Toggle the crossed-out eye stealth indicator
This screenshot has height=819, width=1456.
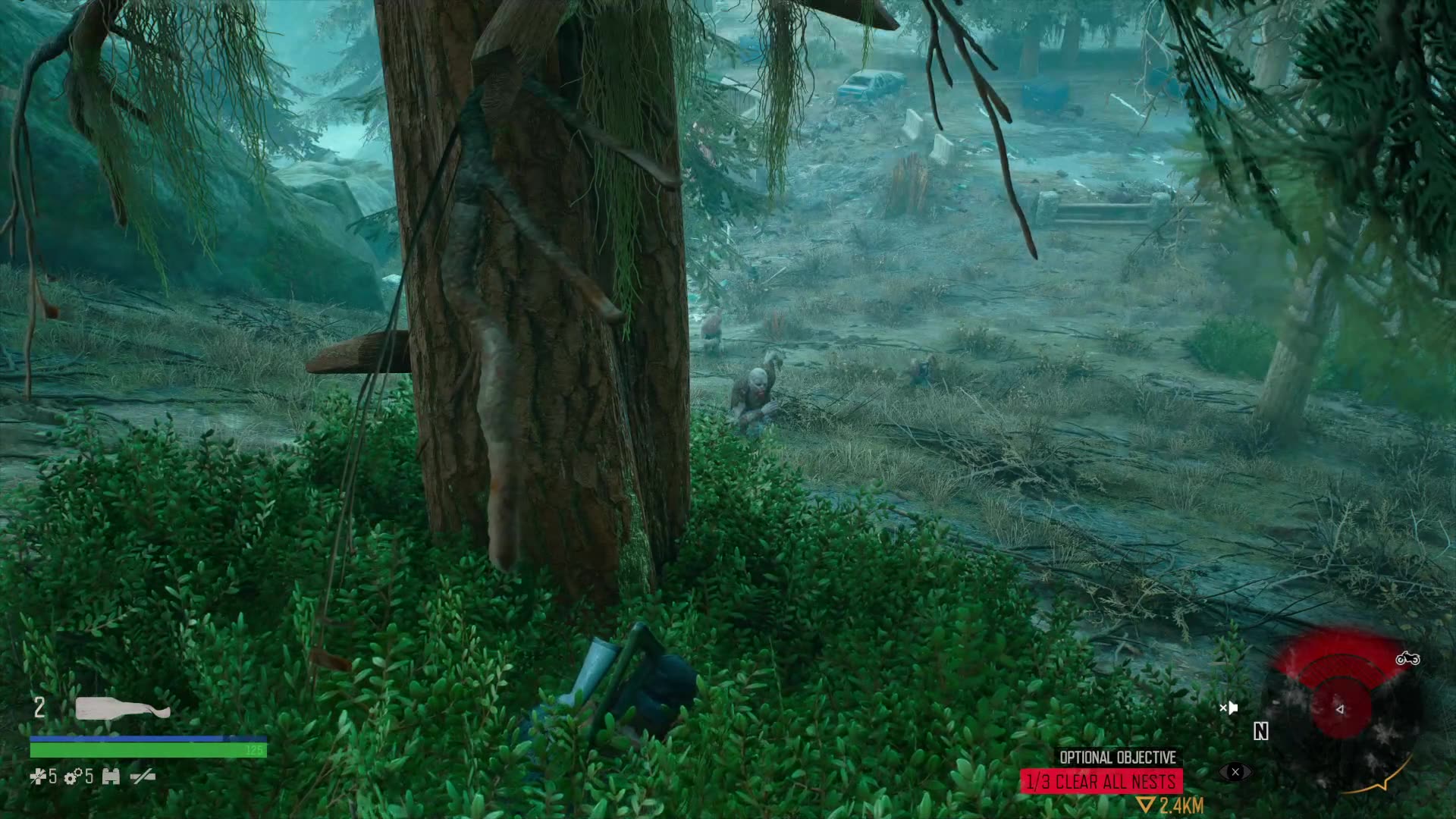tap(1235, 772)
